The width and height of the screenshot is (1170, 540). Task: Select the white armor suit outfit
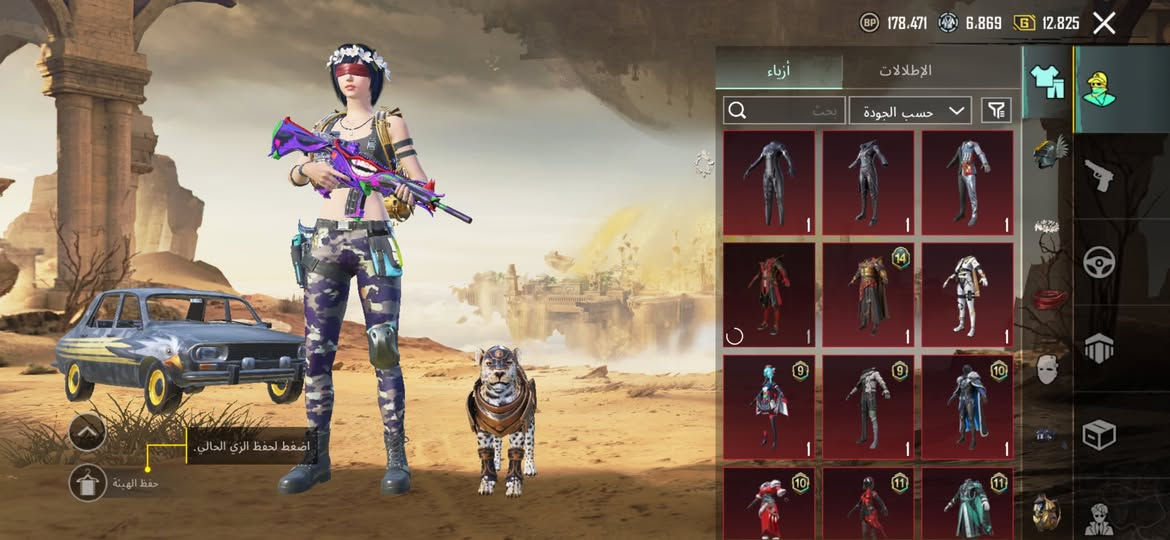coord(966,296)
